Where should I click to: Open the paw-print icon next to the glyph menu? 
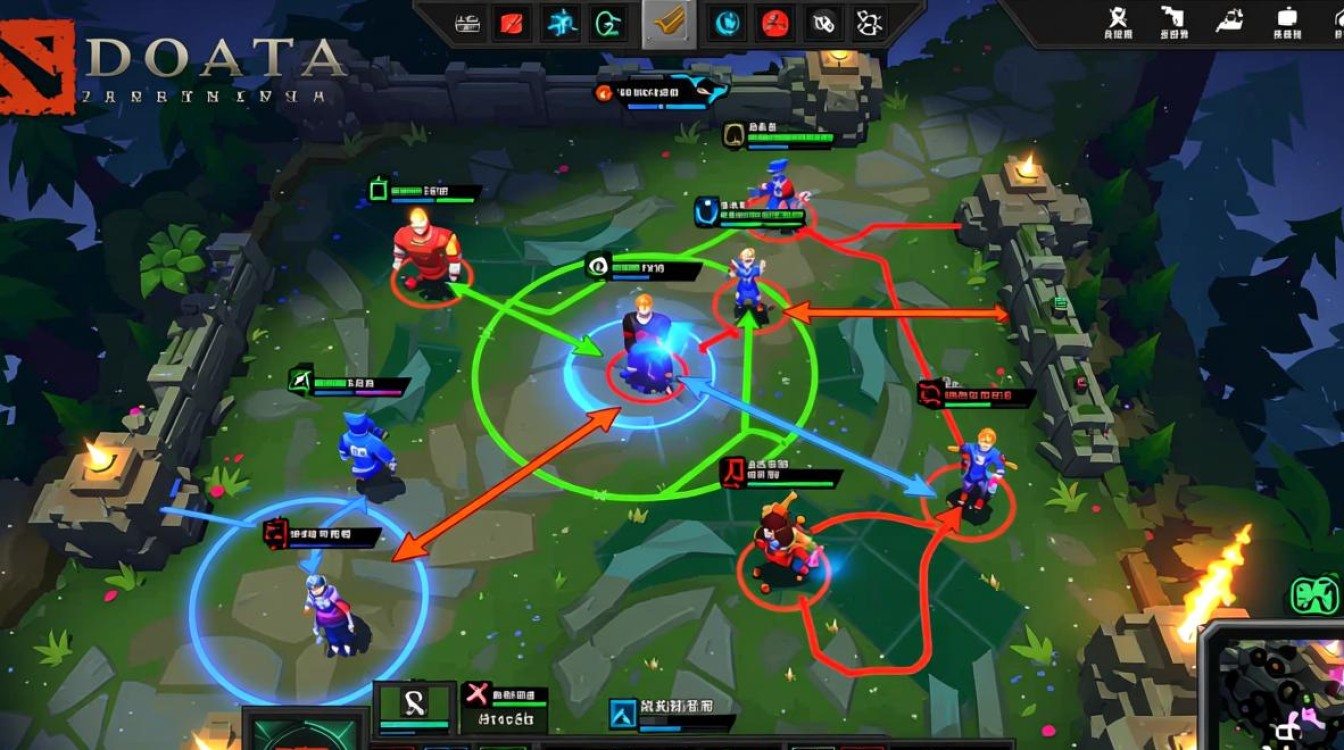click(822, 22)
